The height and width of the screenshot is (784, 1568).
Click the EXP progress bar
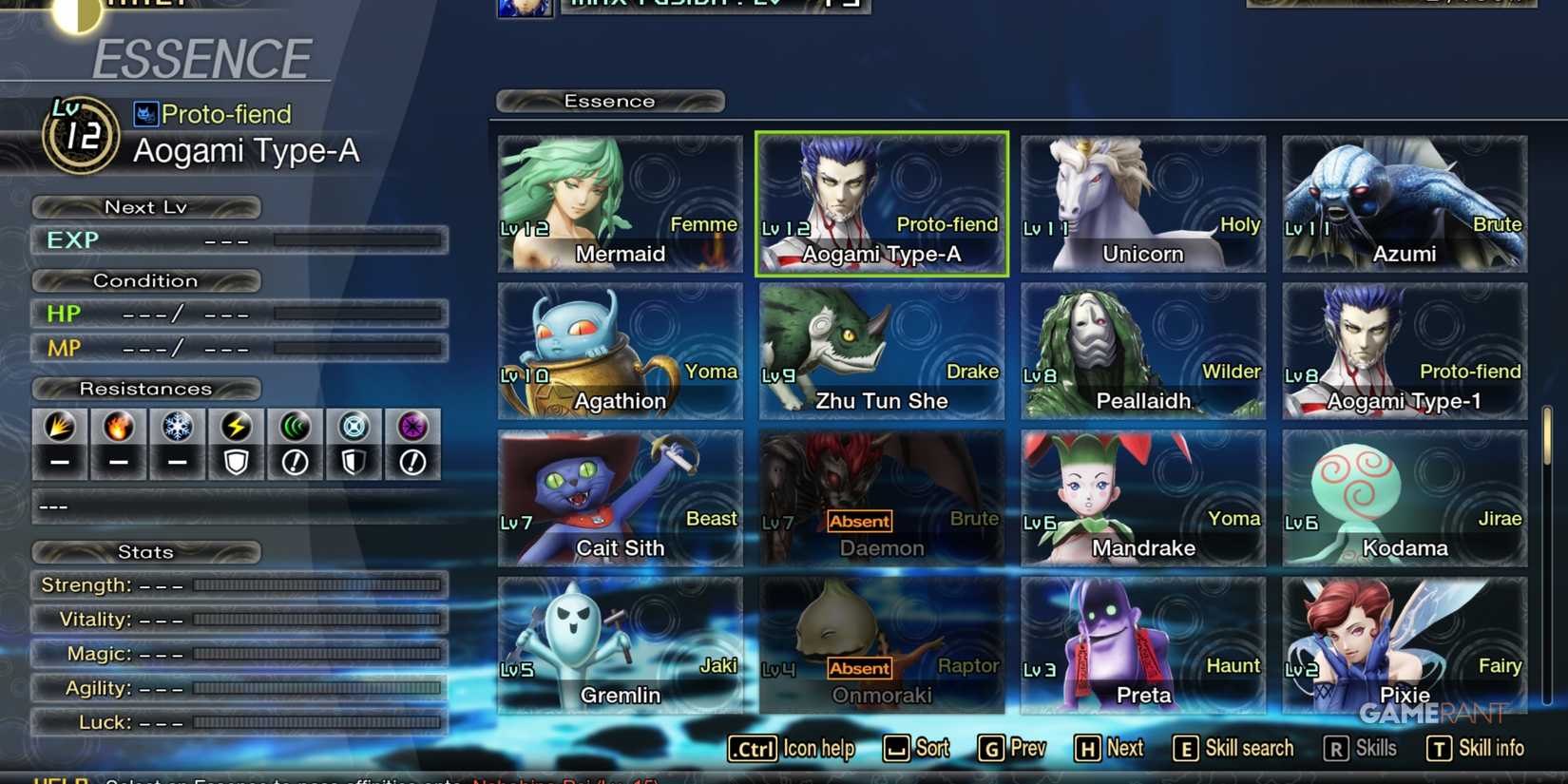356,240
